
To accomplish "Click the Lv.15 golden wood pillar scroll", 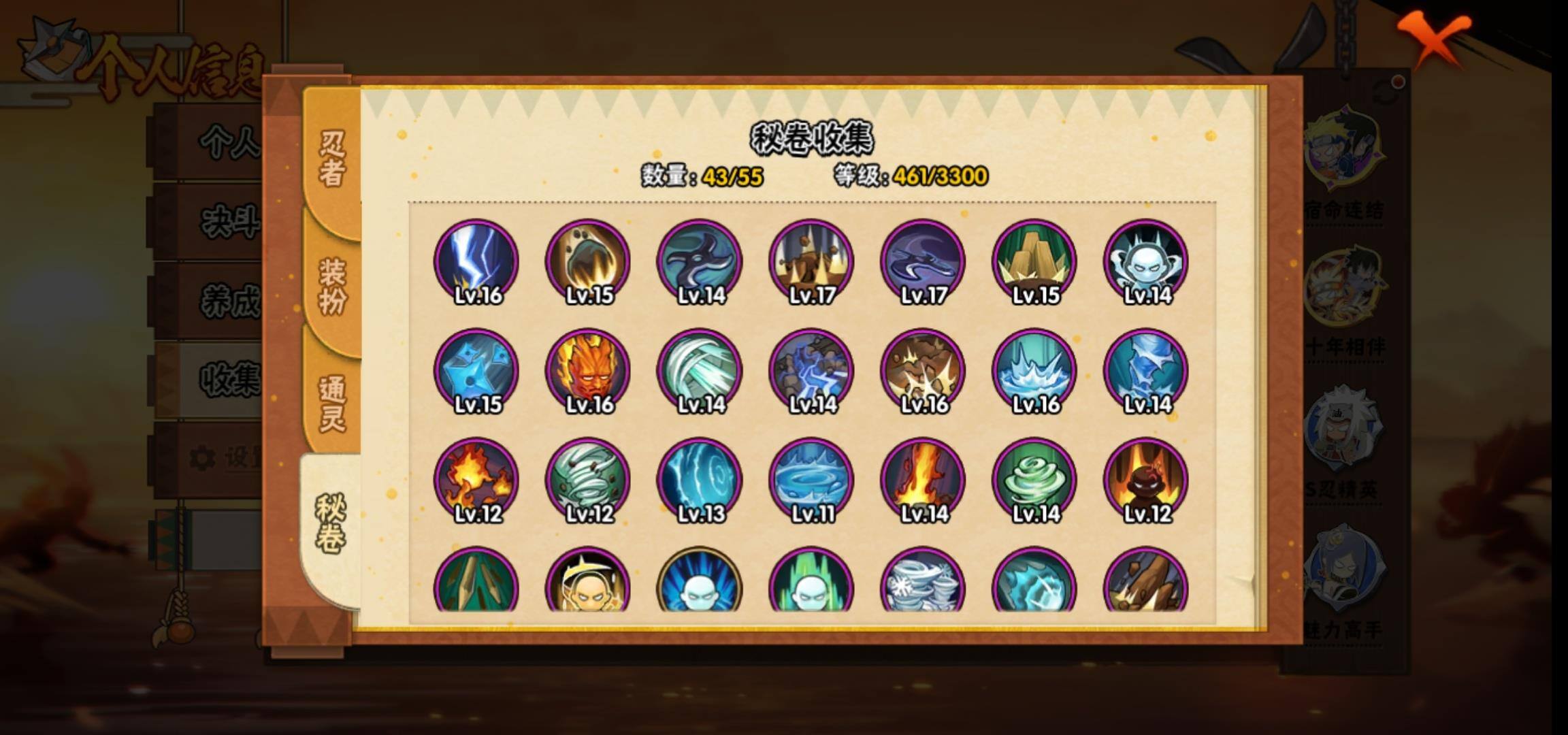I will 1034,262.
